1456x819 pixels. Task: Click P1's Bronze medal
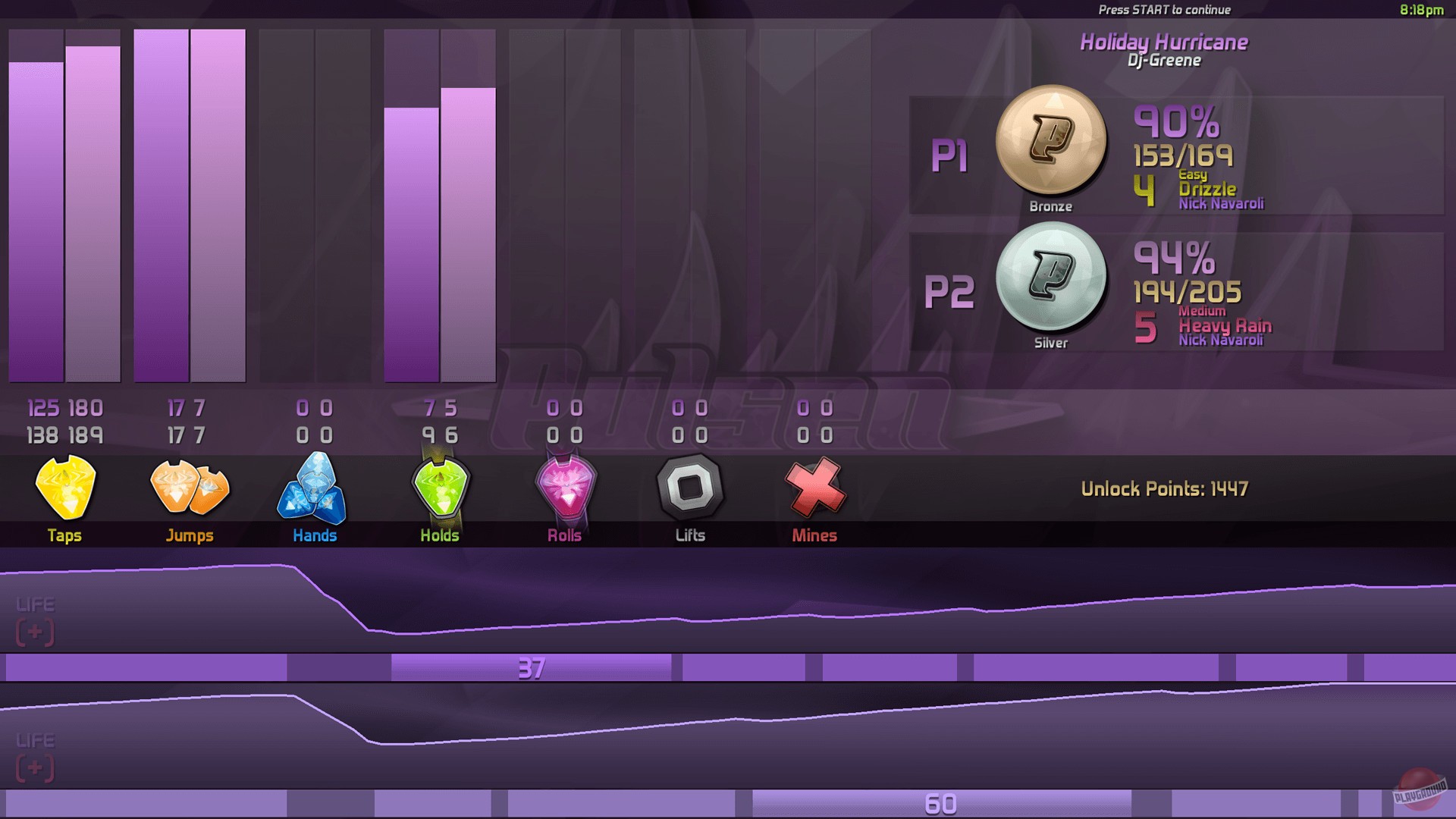point(1052,140)
